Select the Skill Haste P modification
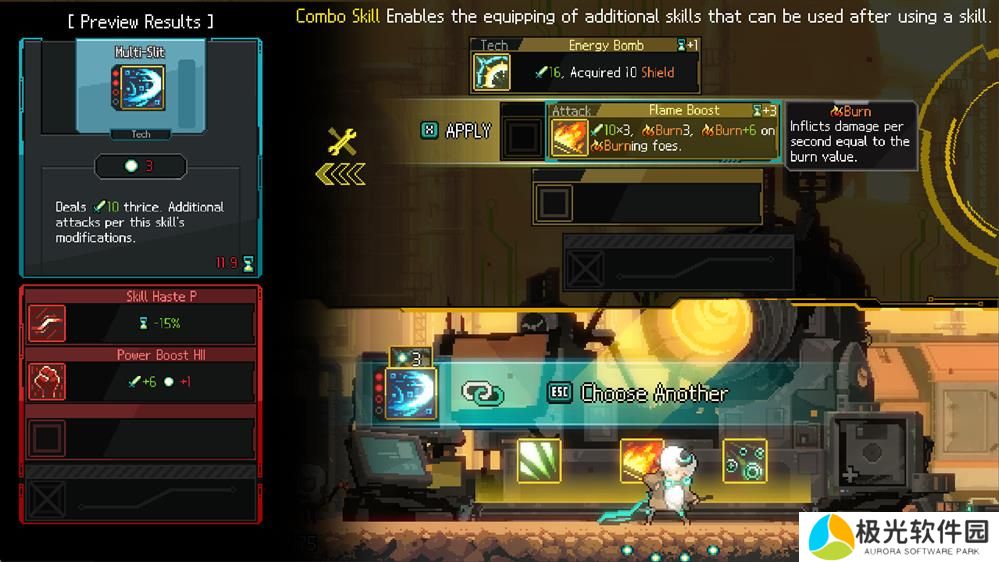This screenshot has width=999, height=562. coord(140,317)
